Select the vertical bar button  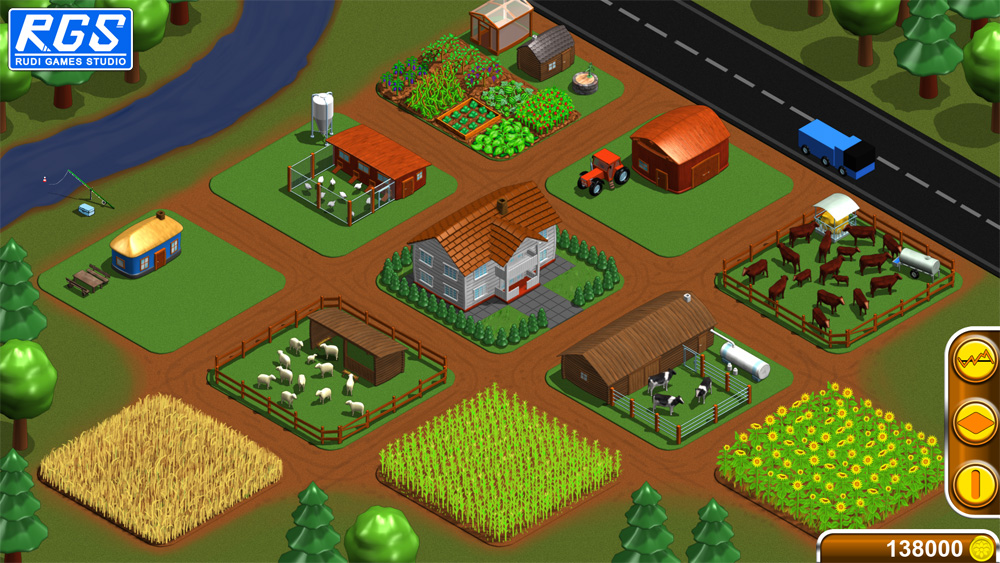974,486
